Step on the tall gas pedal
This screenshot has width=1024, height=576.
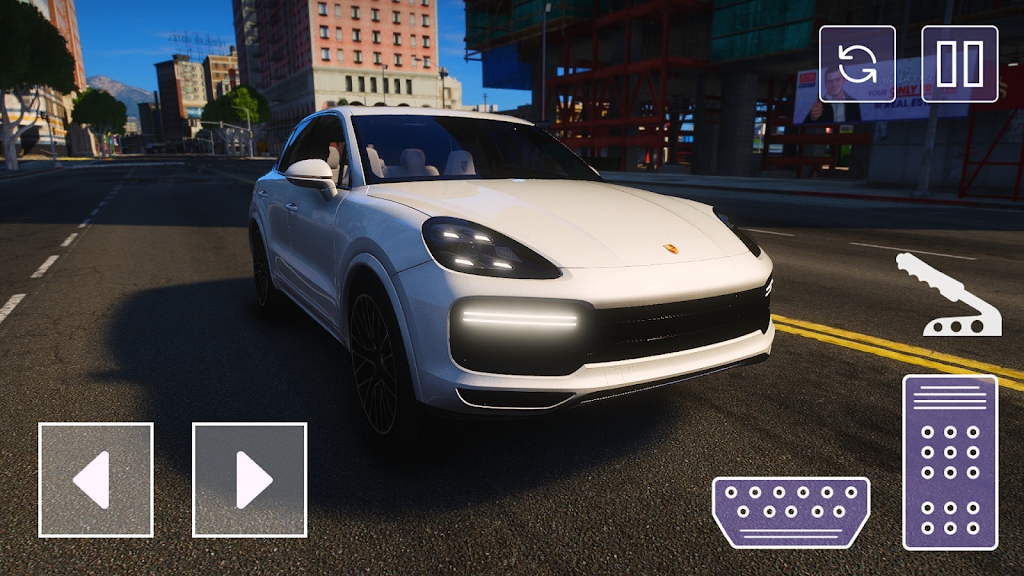pyautogui.click(x=950, y=462)
